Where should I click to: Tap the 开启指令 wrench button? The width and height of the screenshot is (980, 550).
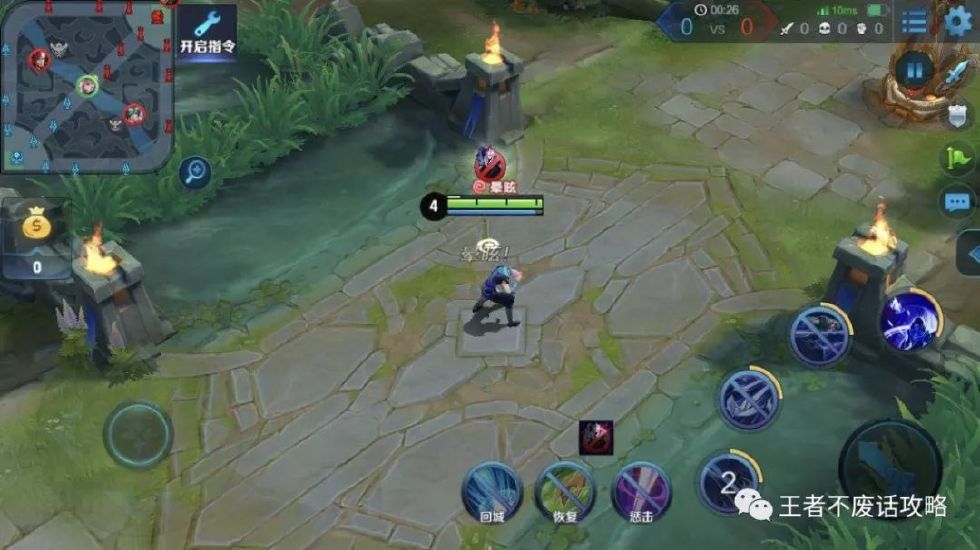(207, 32)
